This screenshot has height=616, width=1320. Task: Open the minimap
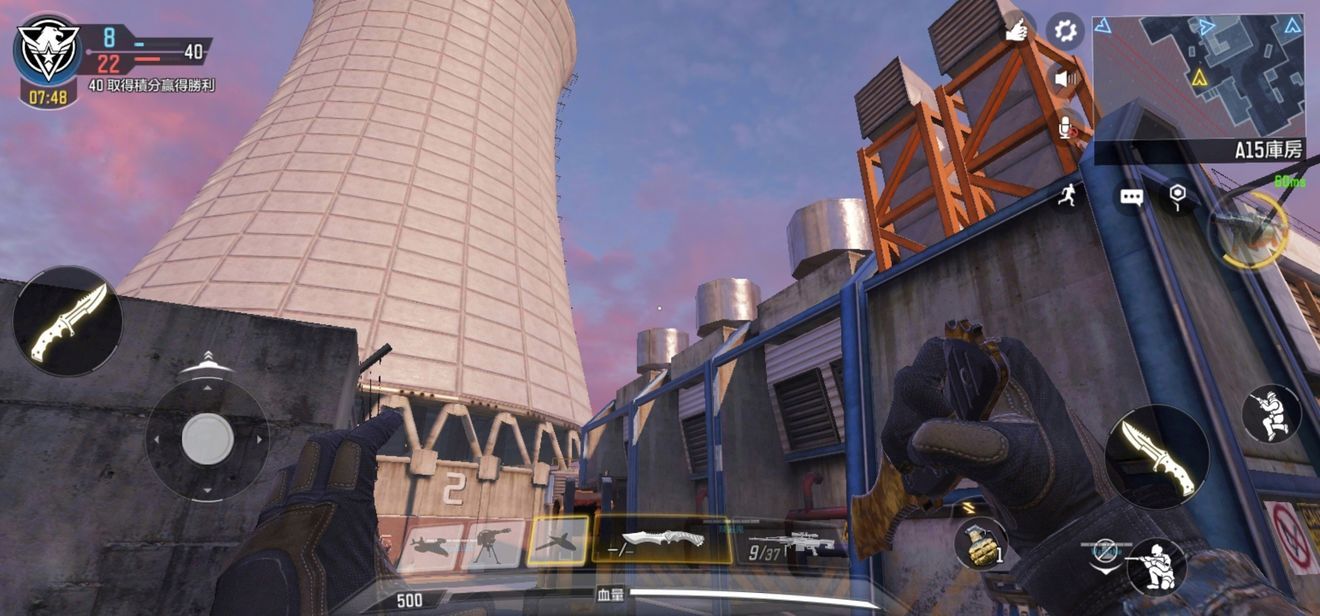click(x=1198, y=77)
